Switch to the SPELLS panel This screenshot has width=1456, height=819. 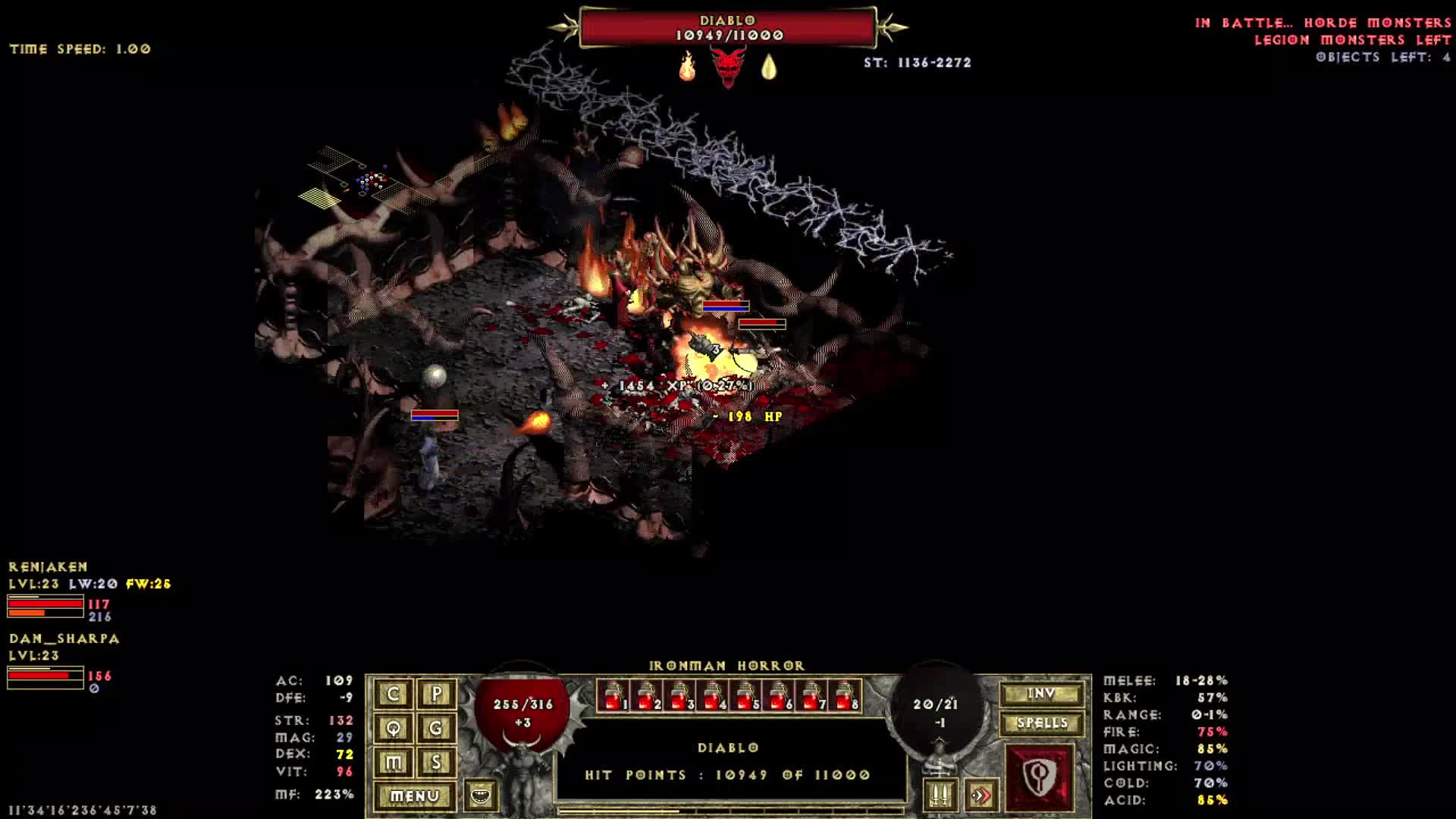click(1042, 723)
